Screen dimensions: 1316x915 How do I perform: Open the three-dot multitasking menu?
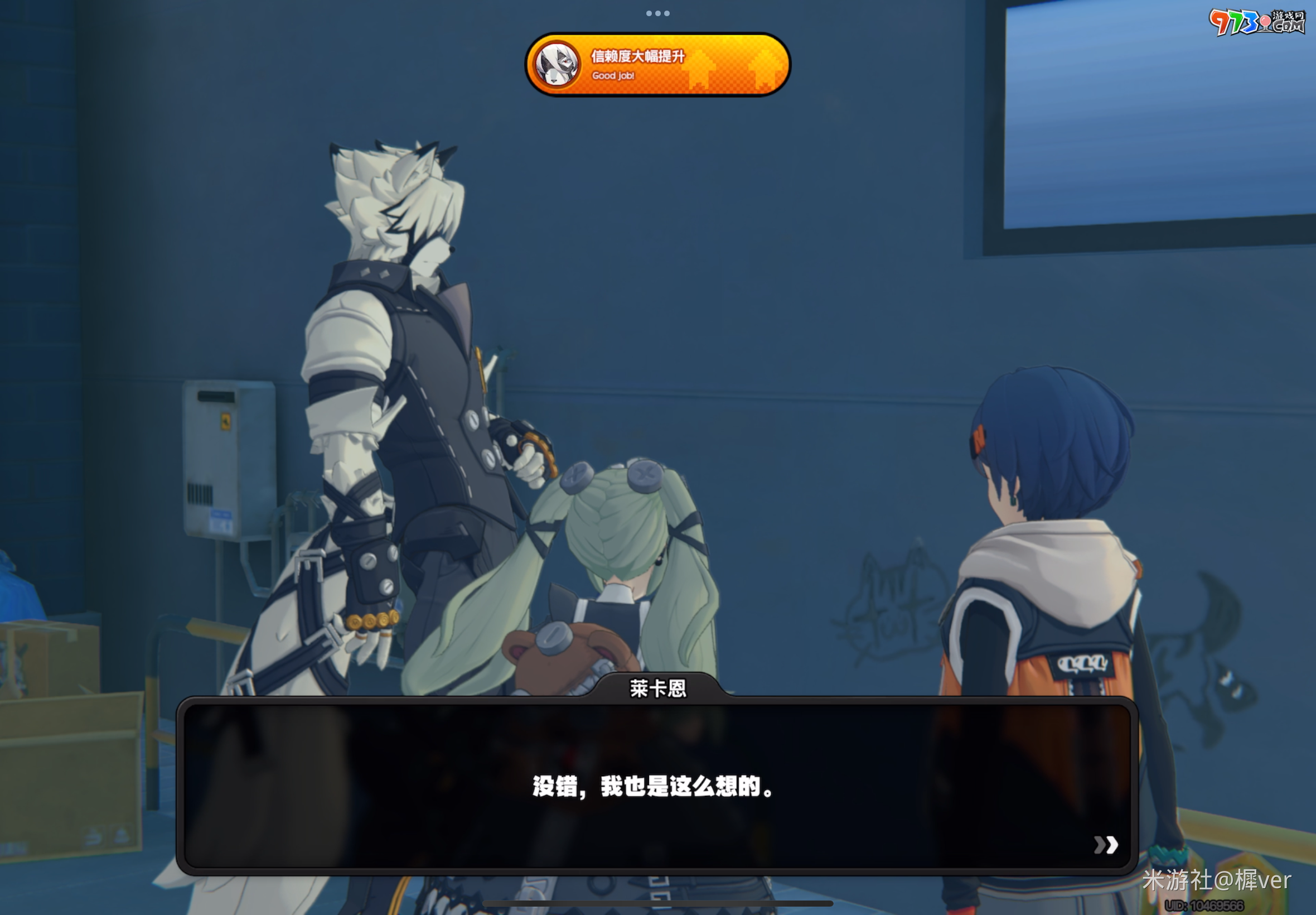click(x=657, y=13)
